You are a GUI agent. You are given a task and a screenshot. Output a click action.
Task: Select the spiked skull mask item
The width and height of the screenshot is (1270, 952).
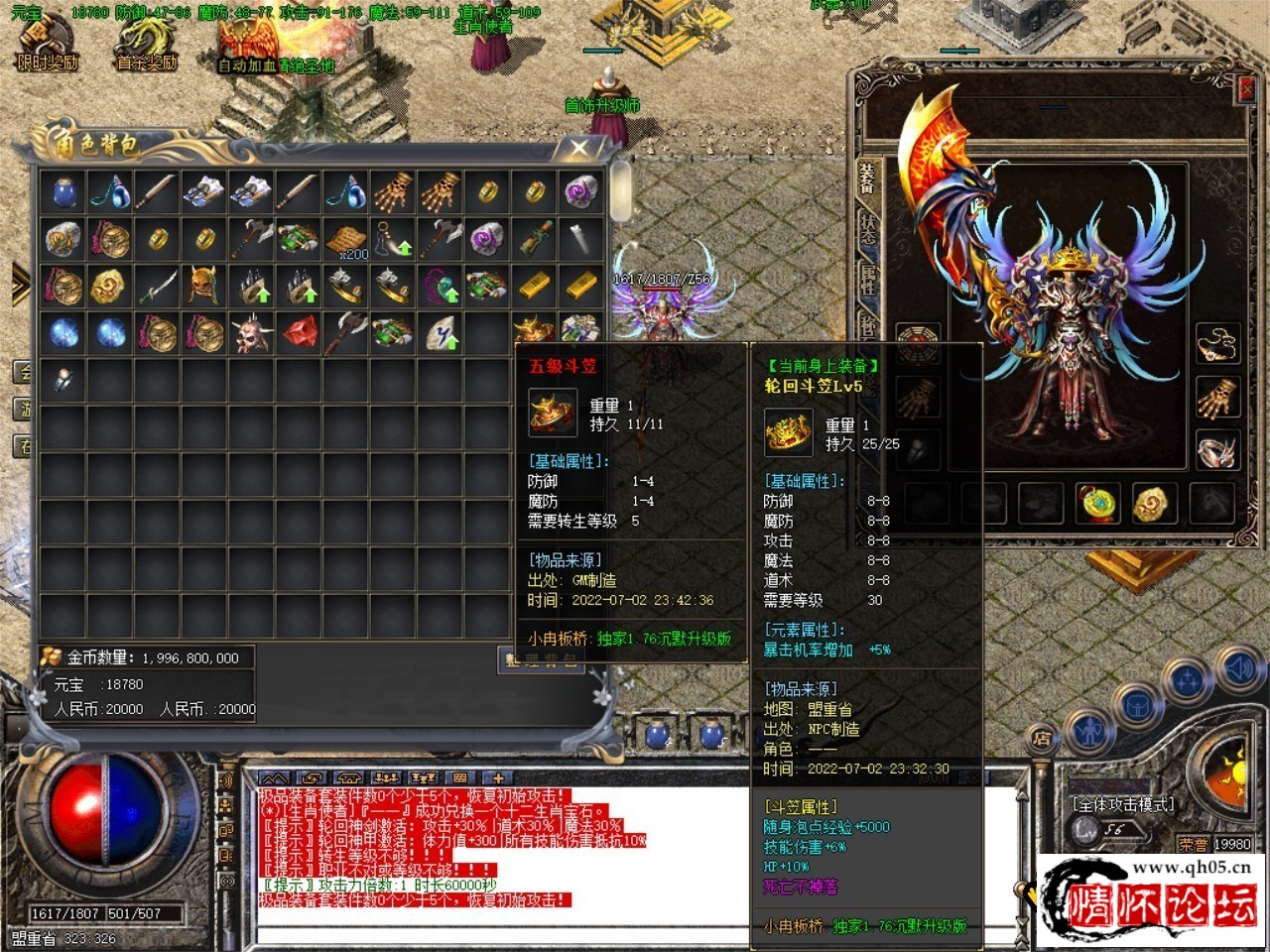[252, 334]
